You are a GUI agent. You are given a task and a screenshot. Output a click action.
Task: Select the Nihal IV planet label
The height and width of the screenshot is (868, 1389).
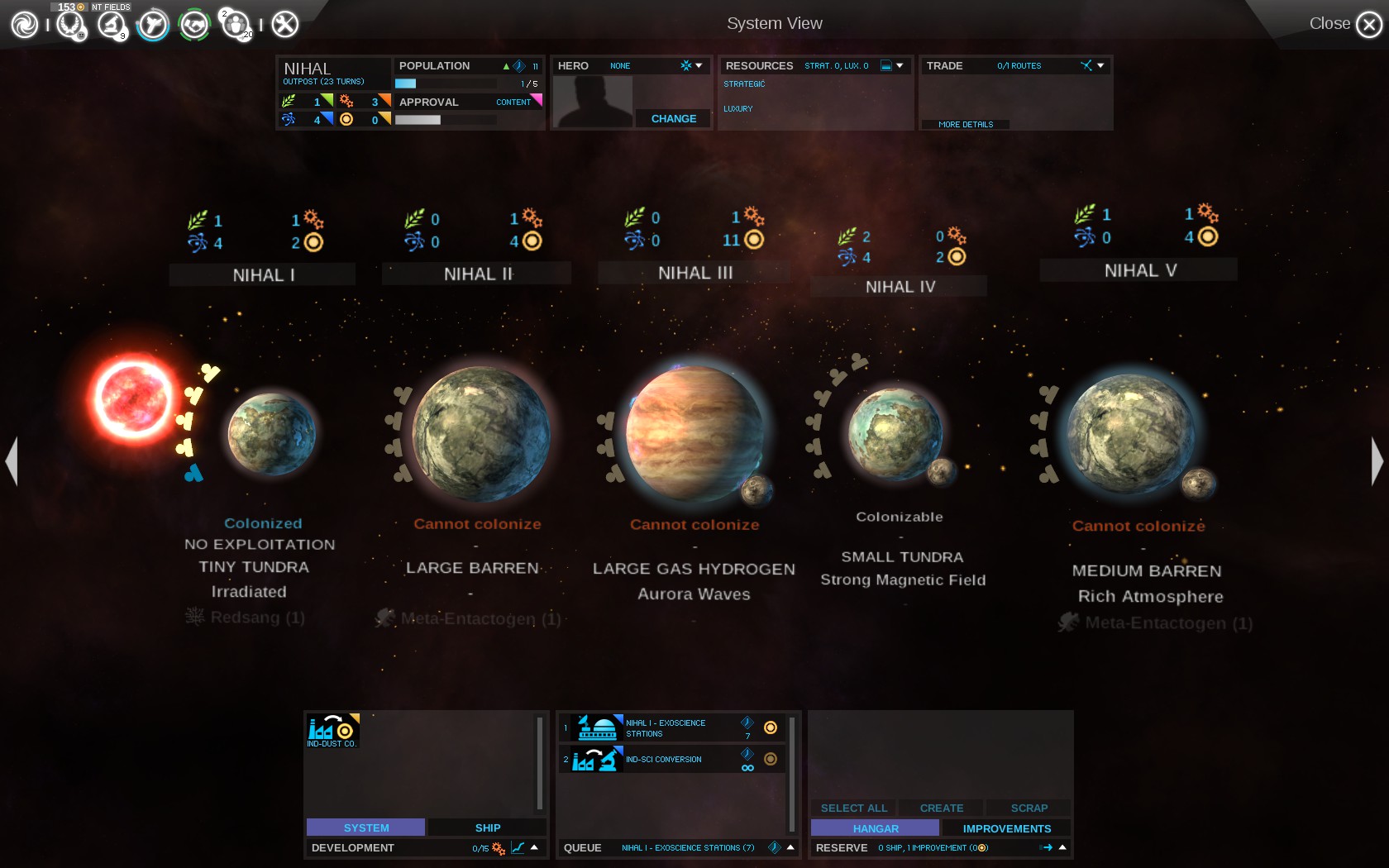900,287
